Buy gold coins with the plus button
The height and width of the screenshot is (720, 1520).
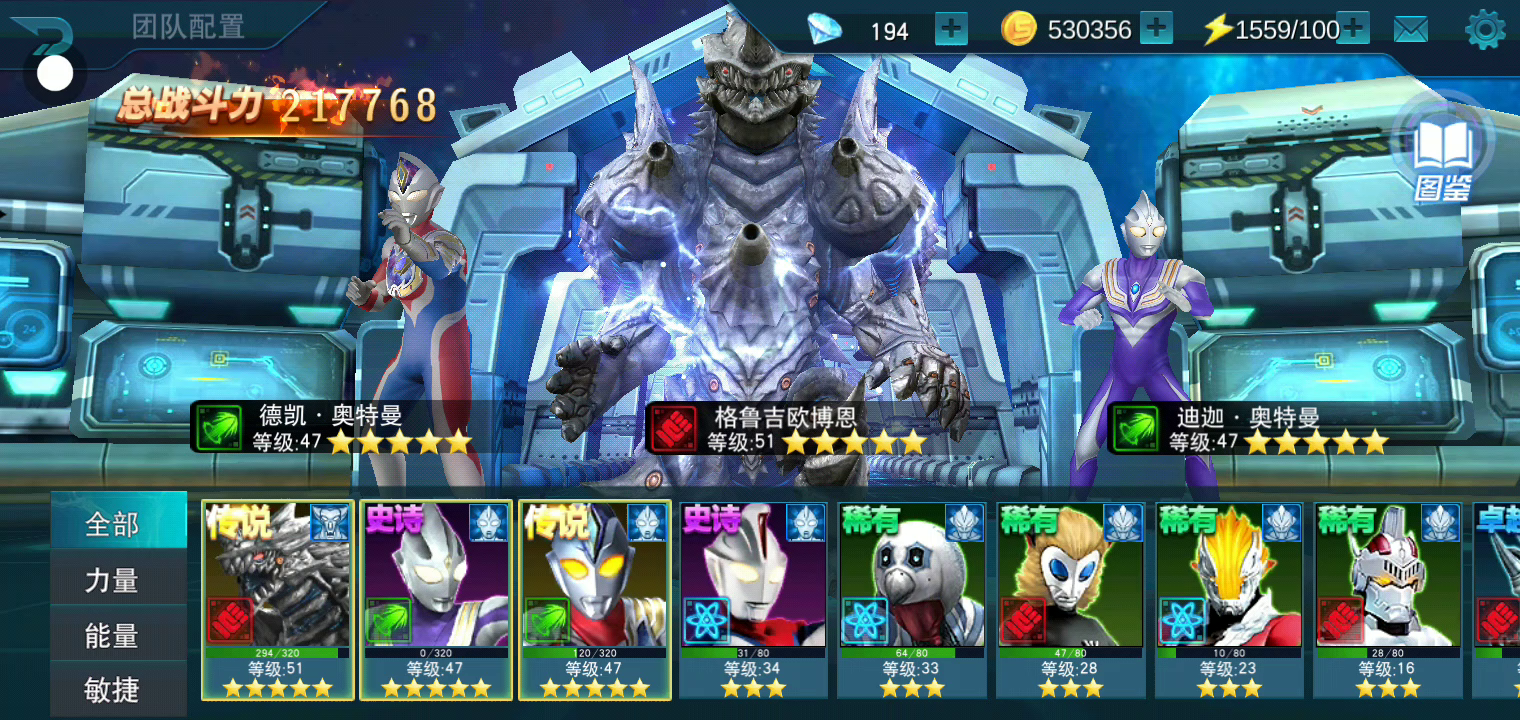[x=1156, y=29]
